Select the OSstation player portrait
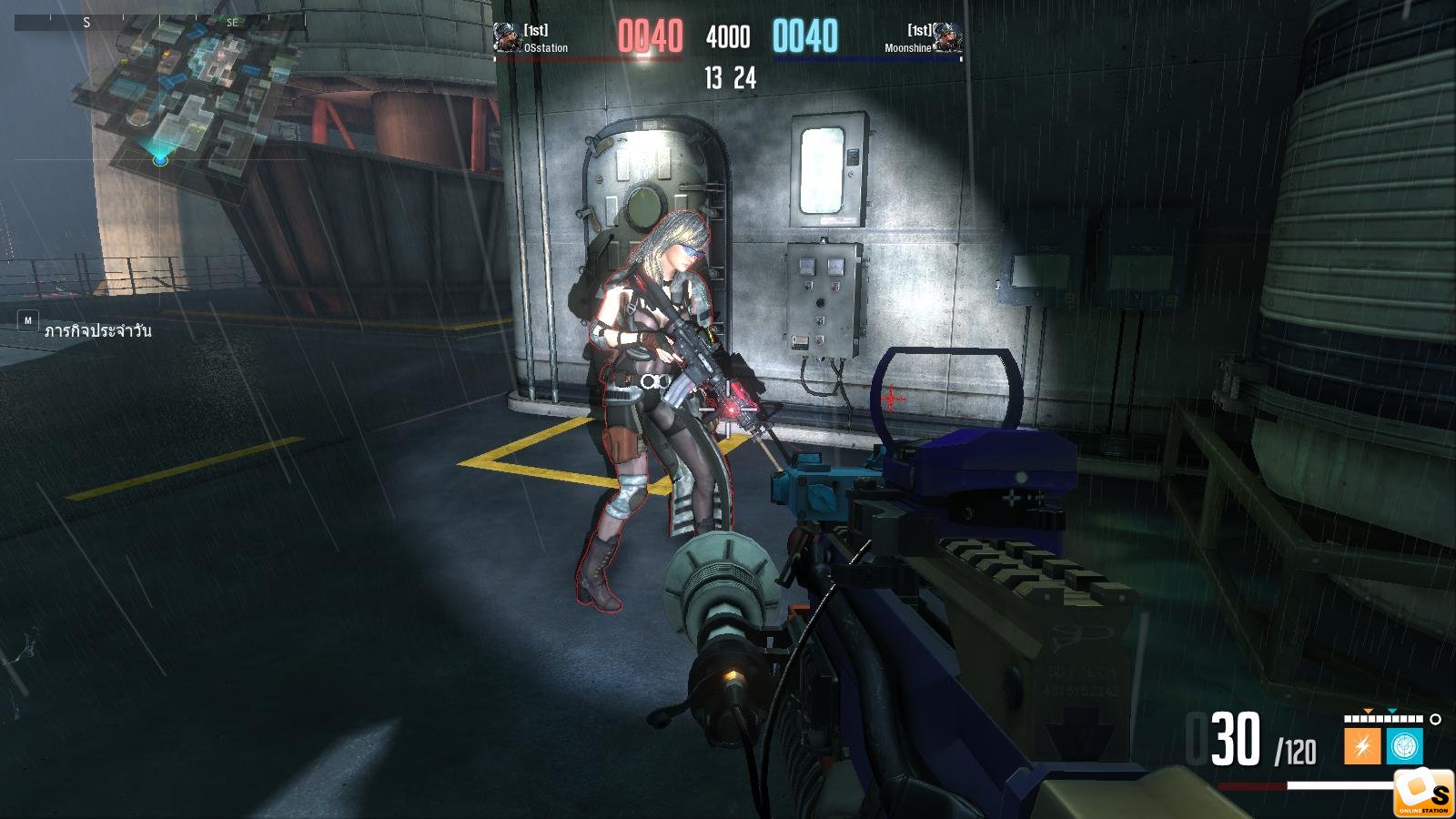 (507, 37)
